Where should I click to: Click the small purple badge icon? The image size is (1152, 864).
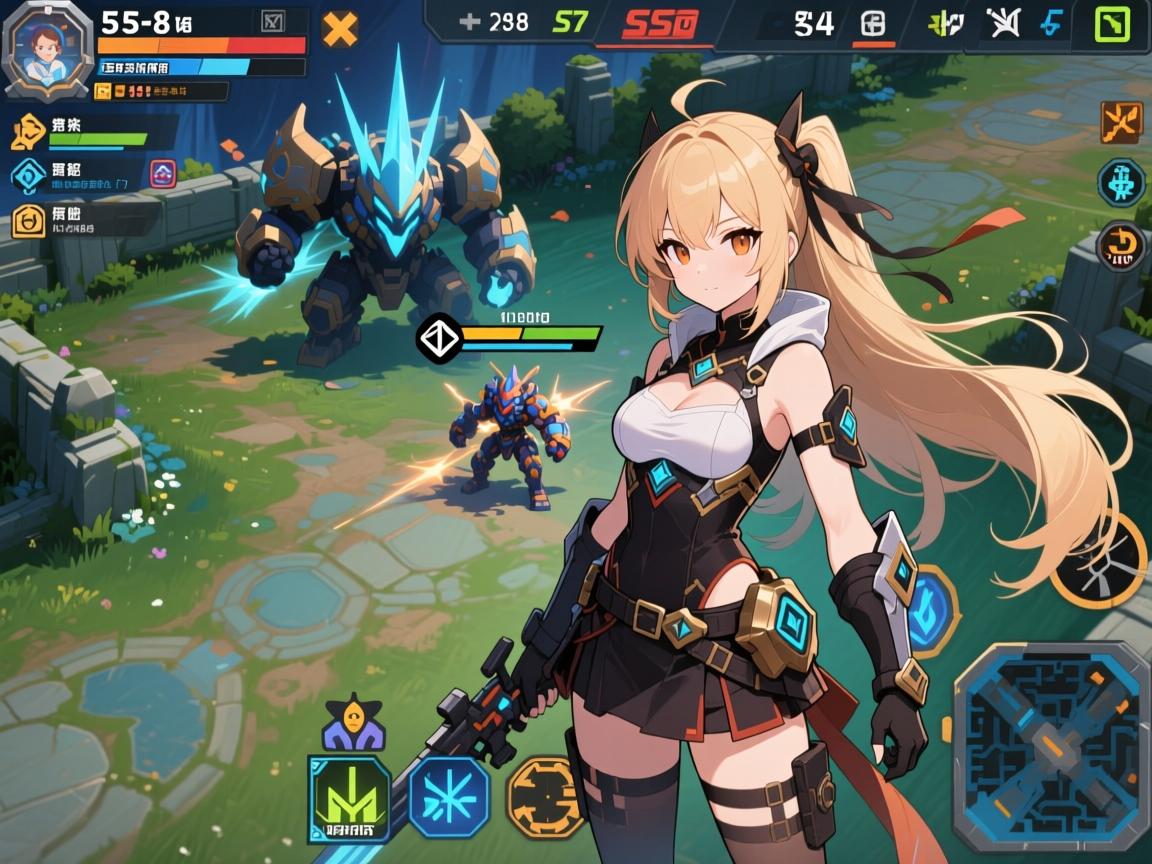click(x=163, y=174)
